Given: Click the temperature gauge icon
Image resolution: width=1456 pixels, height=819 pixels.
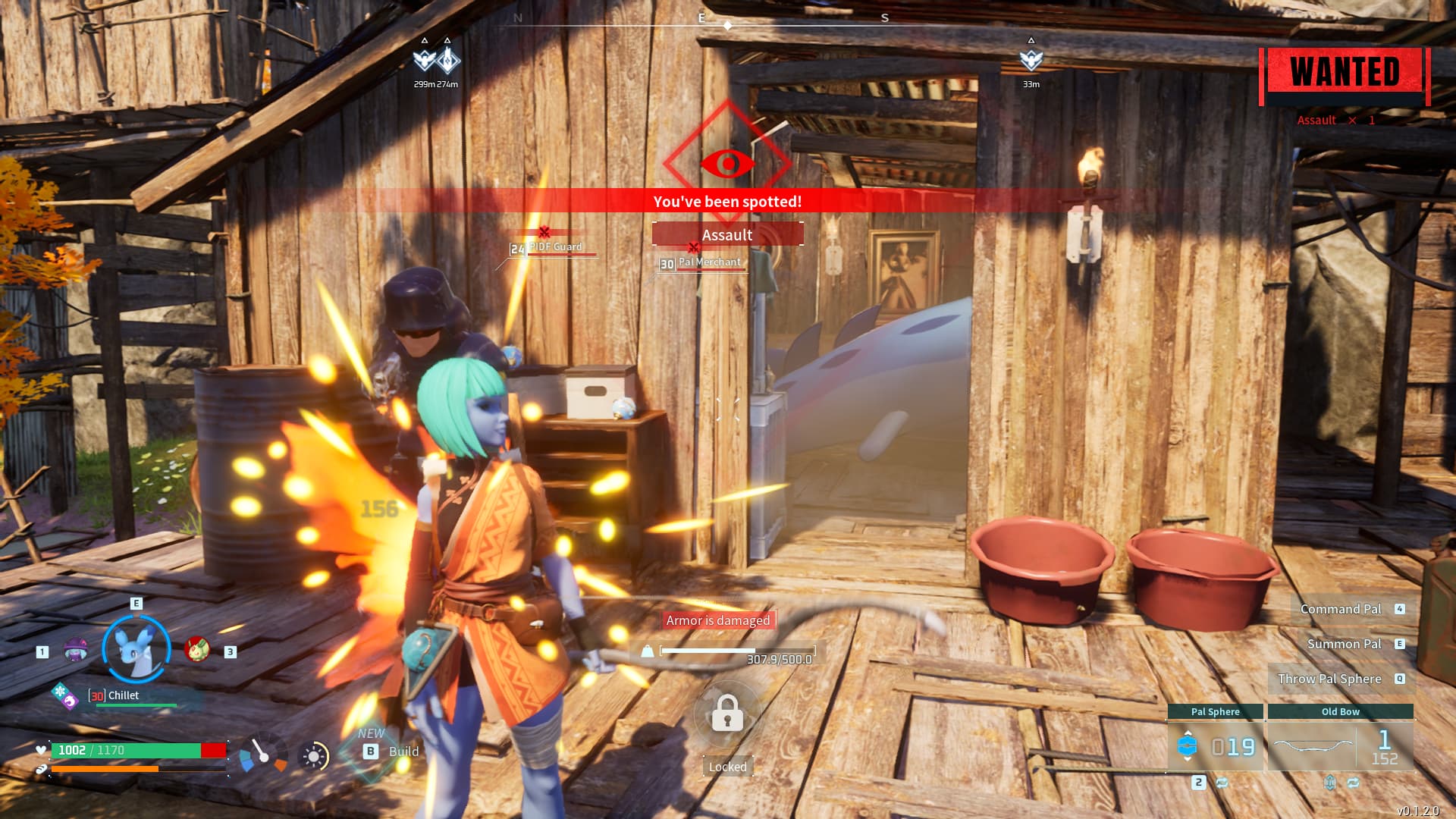Looking at the screenshot, I should point(262,754).
